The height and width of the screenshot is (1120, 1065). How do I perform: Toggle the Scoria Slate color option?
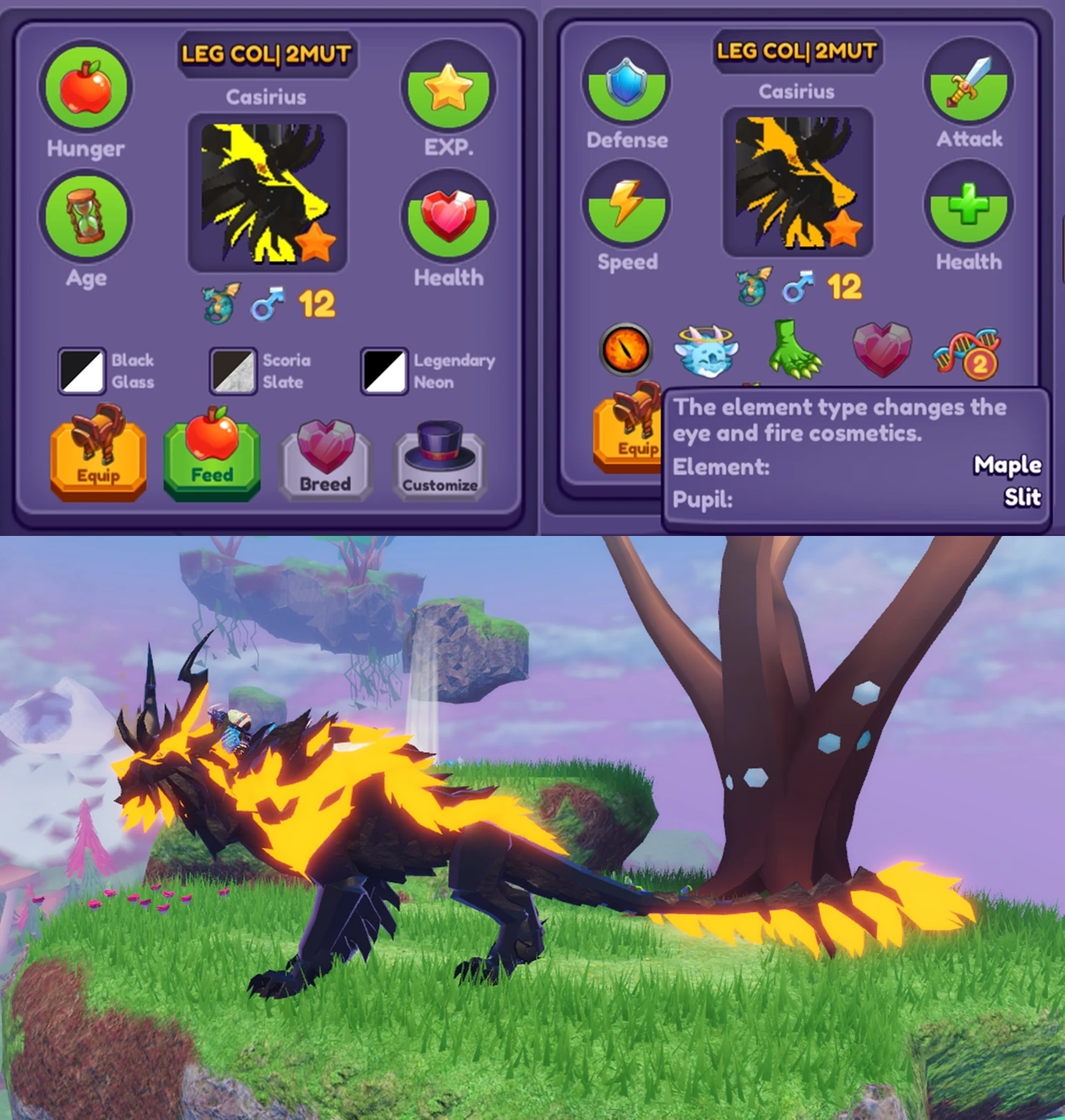[x=232, y=371]
